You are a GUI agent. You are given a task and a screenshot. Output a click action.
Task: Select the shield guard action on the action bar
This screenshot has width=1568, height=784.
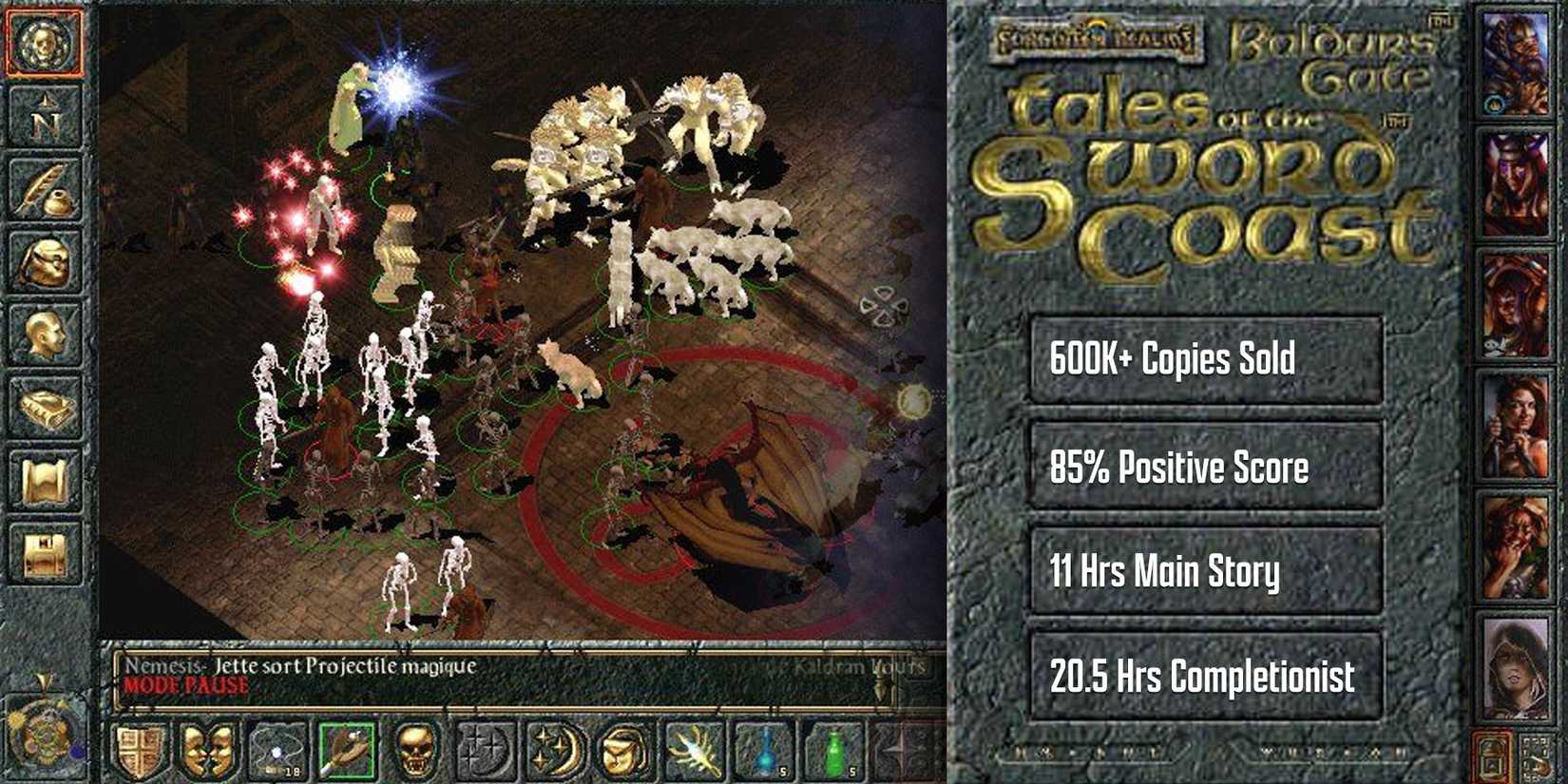139,751
